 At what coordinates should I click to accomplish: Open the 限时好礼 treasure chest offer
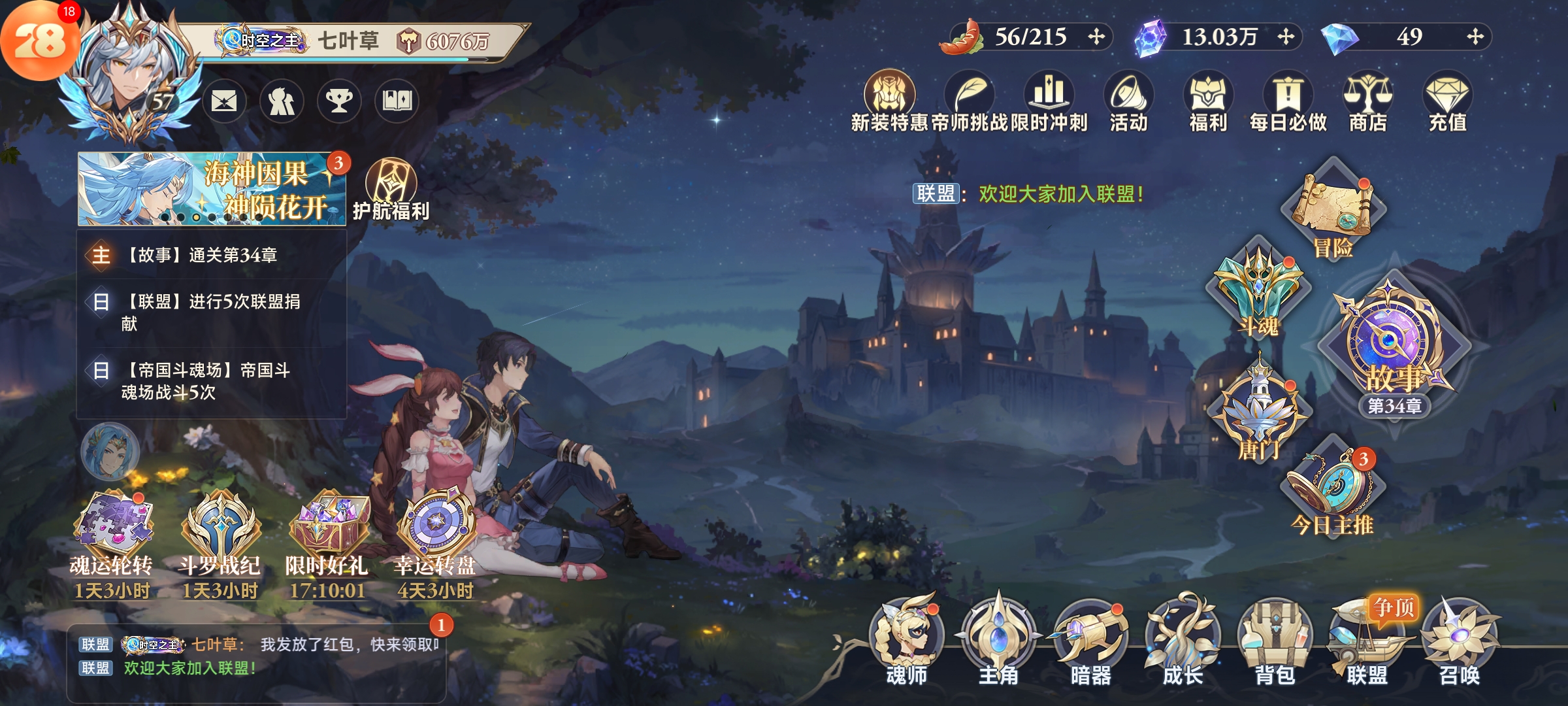[327, 536]
